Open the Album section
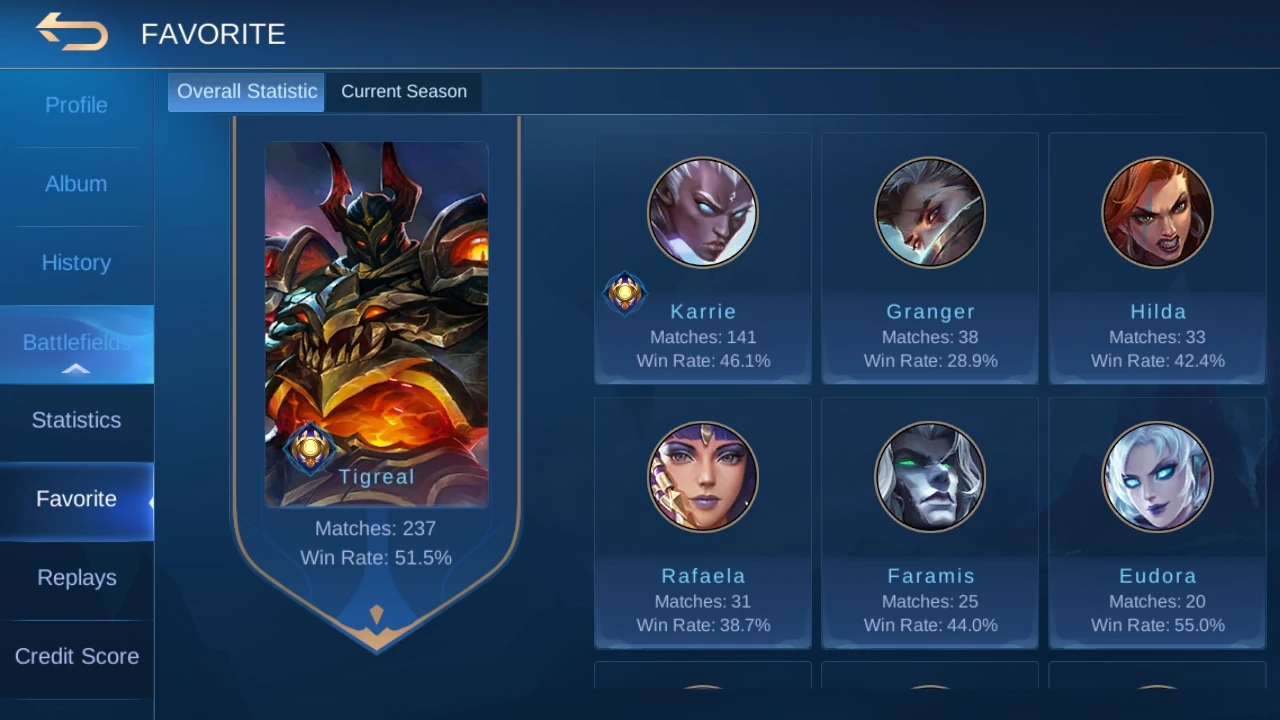1280x720 pixels. click(76, 184)
